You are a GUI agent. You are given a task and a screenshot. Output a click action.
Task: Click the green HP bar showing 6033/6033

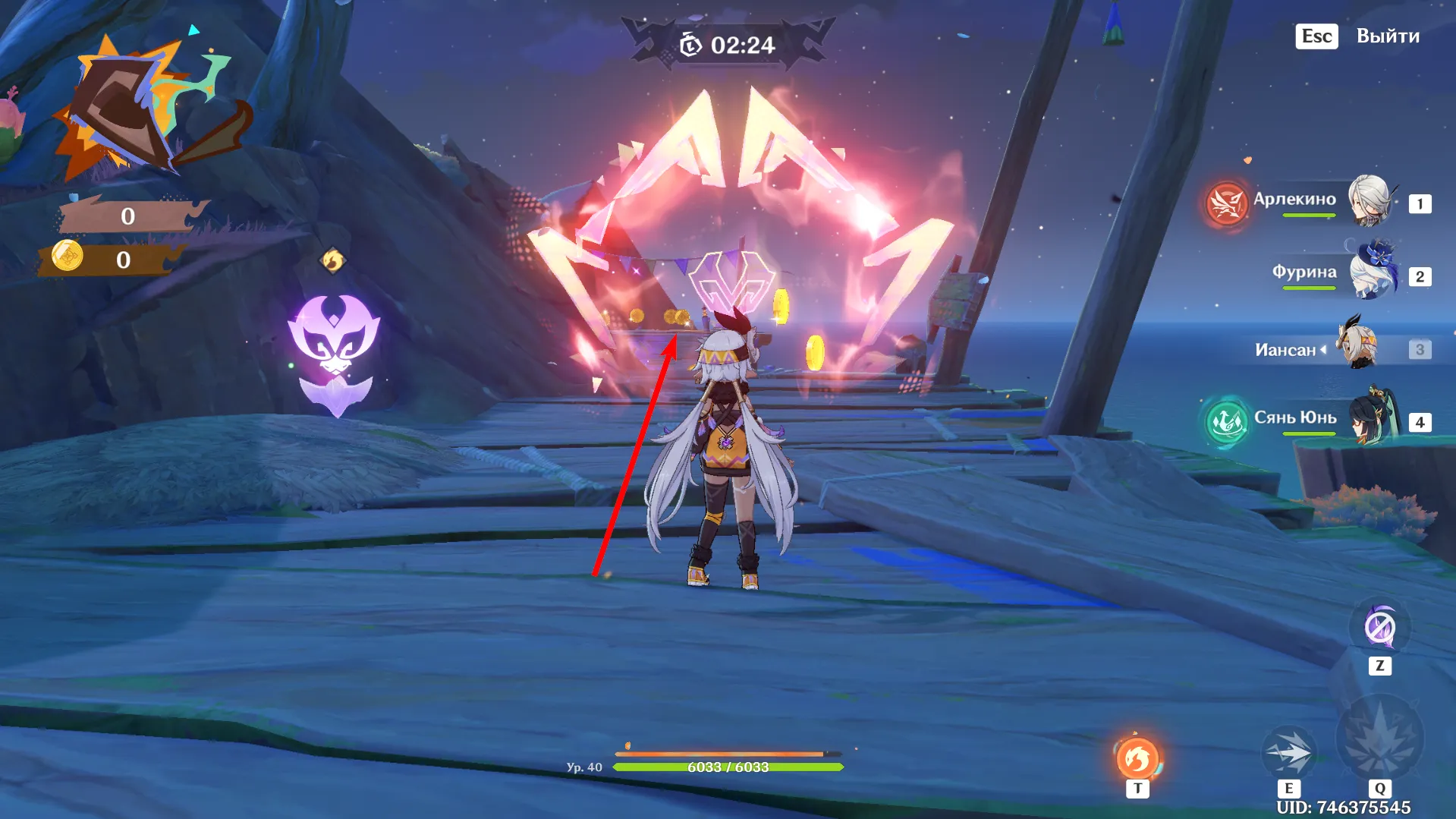[728, 767]
